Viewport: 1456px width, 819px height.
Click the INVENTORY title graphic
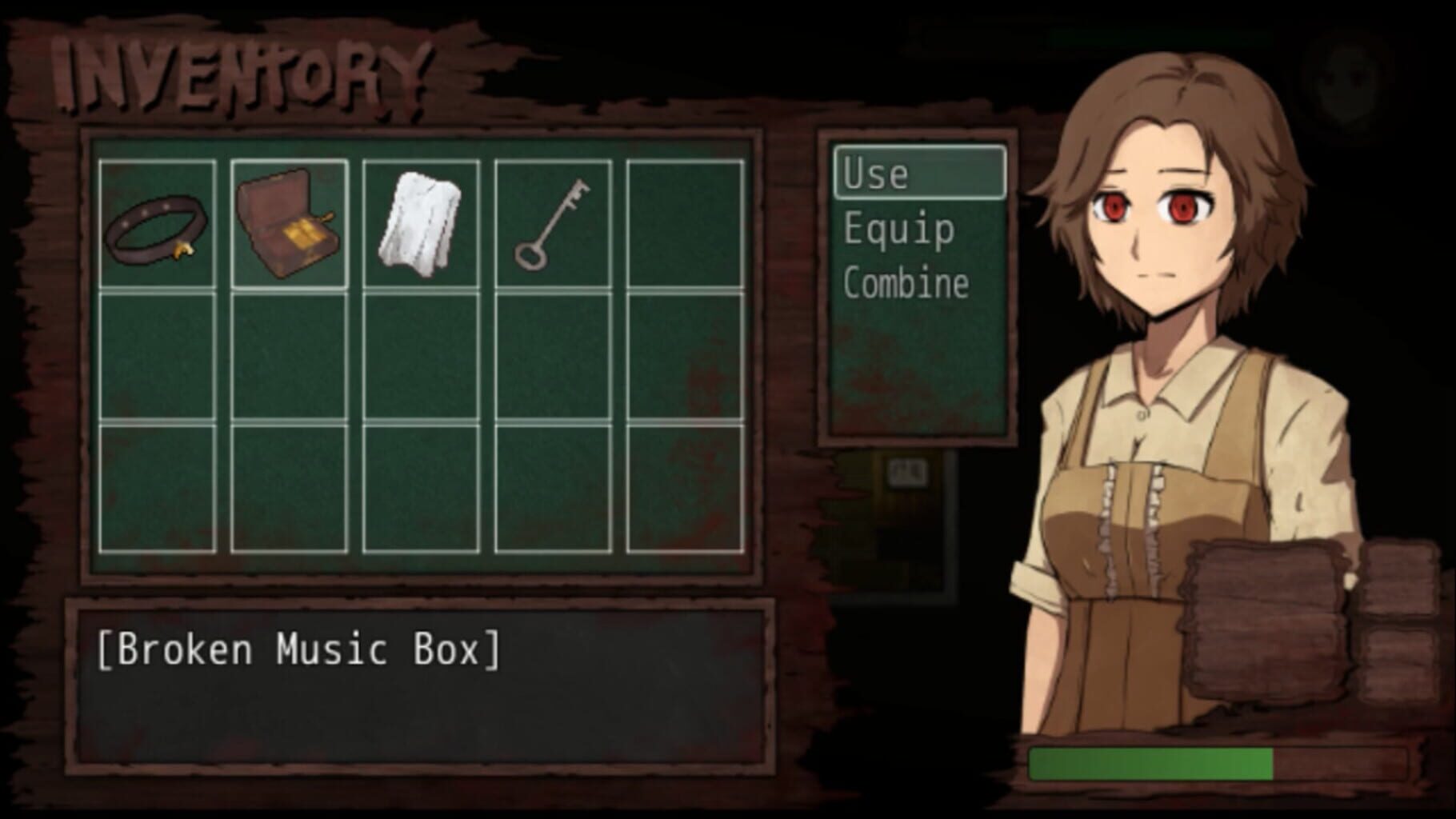(240, 68)
